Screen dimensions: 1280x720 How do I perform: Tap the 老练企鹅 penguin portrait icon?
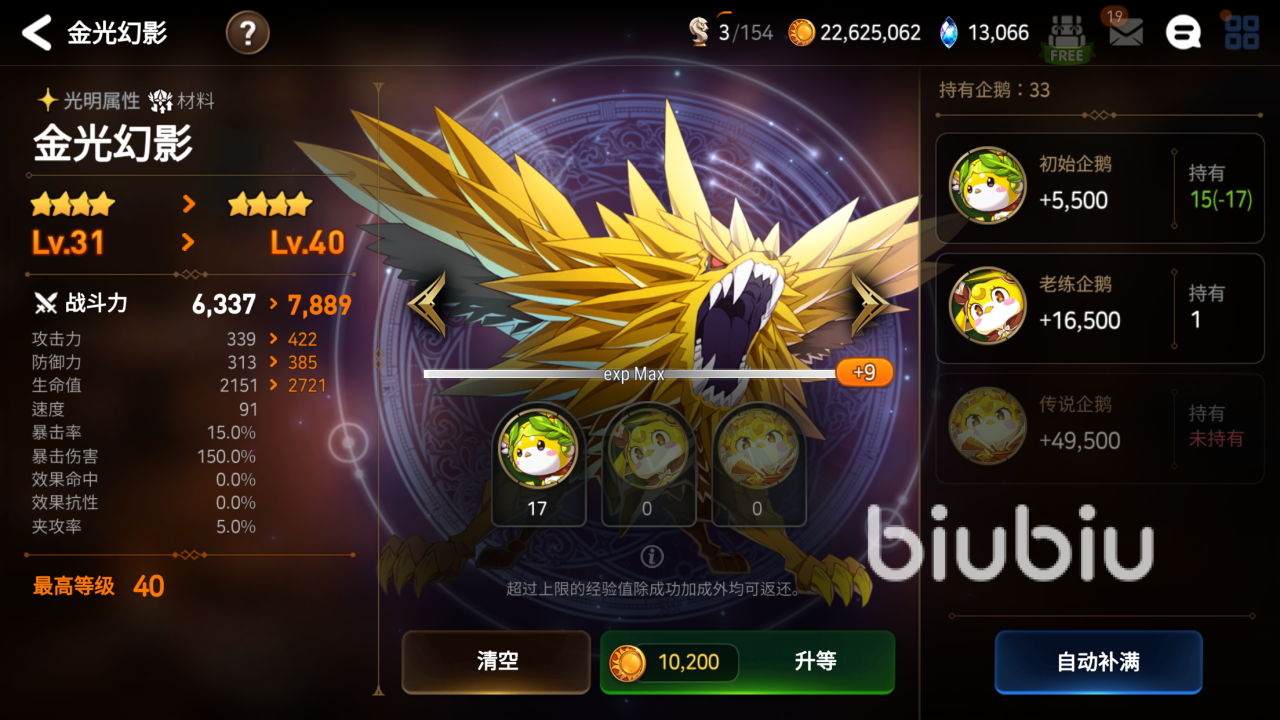(986, 307)
